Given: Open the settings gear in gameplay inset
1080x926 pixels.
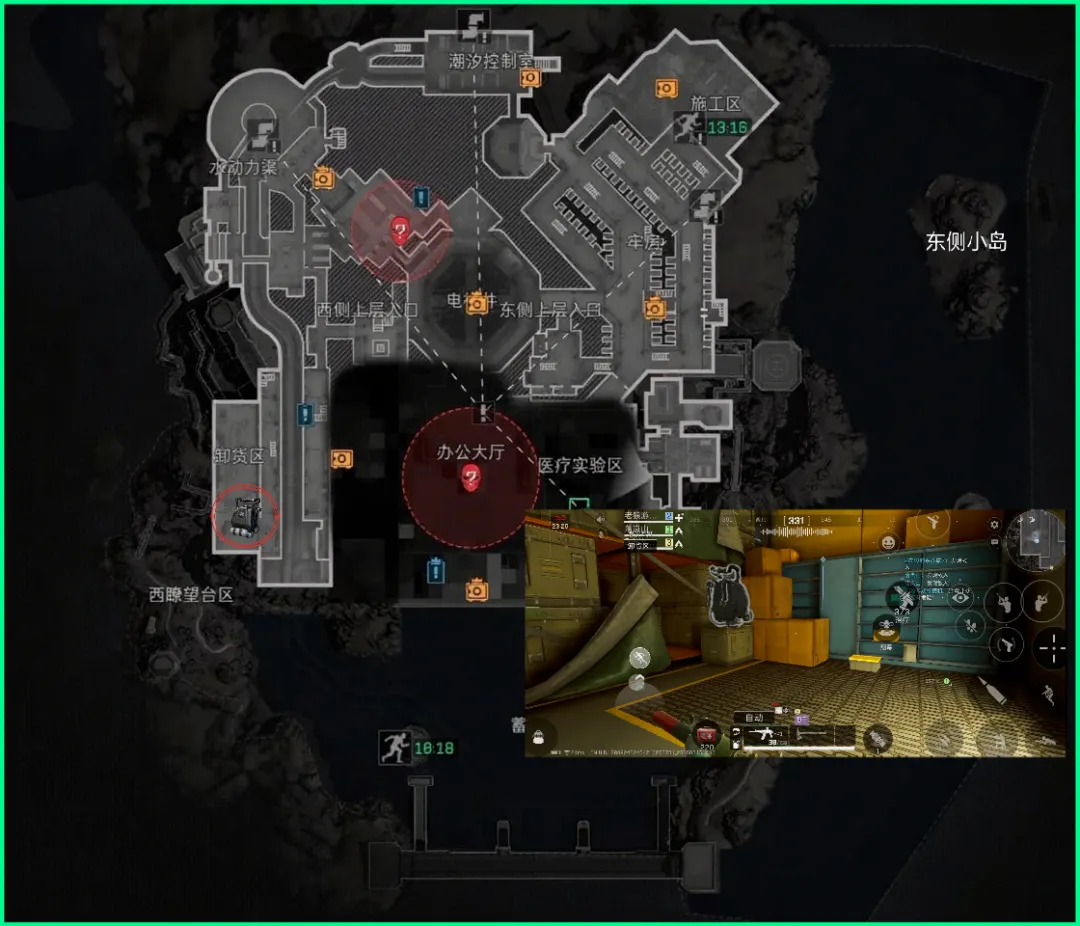Looking at the screenshot, I should click(994, 524).
